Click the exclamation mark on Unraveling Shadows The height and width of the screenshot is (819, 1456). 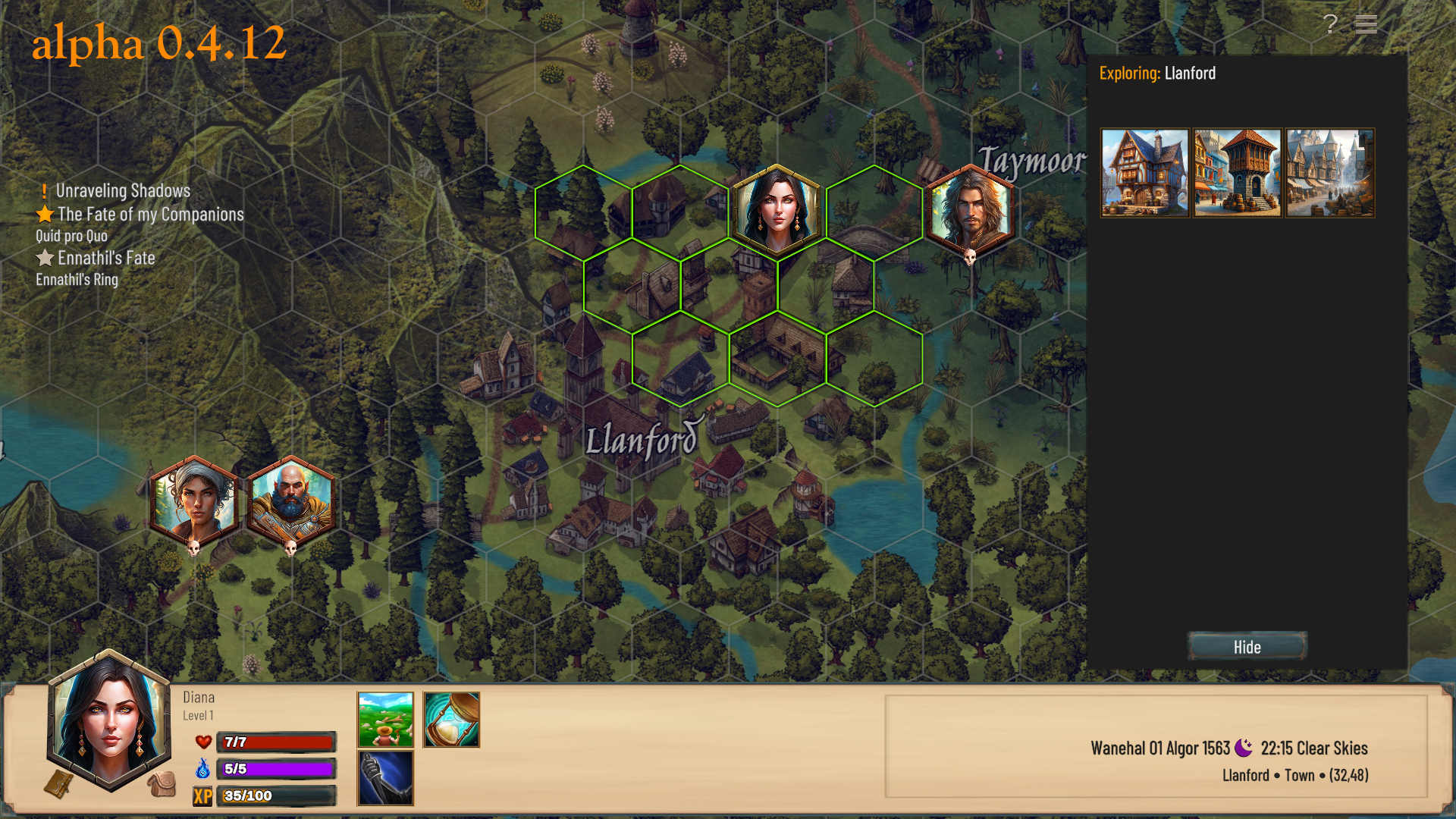click(x=44, y=191)
